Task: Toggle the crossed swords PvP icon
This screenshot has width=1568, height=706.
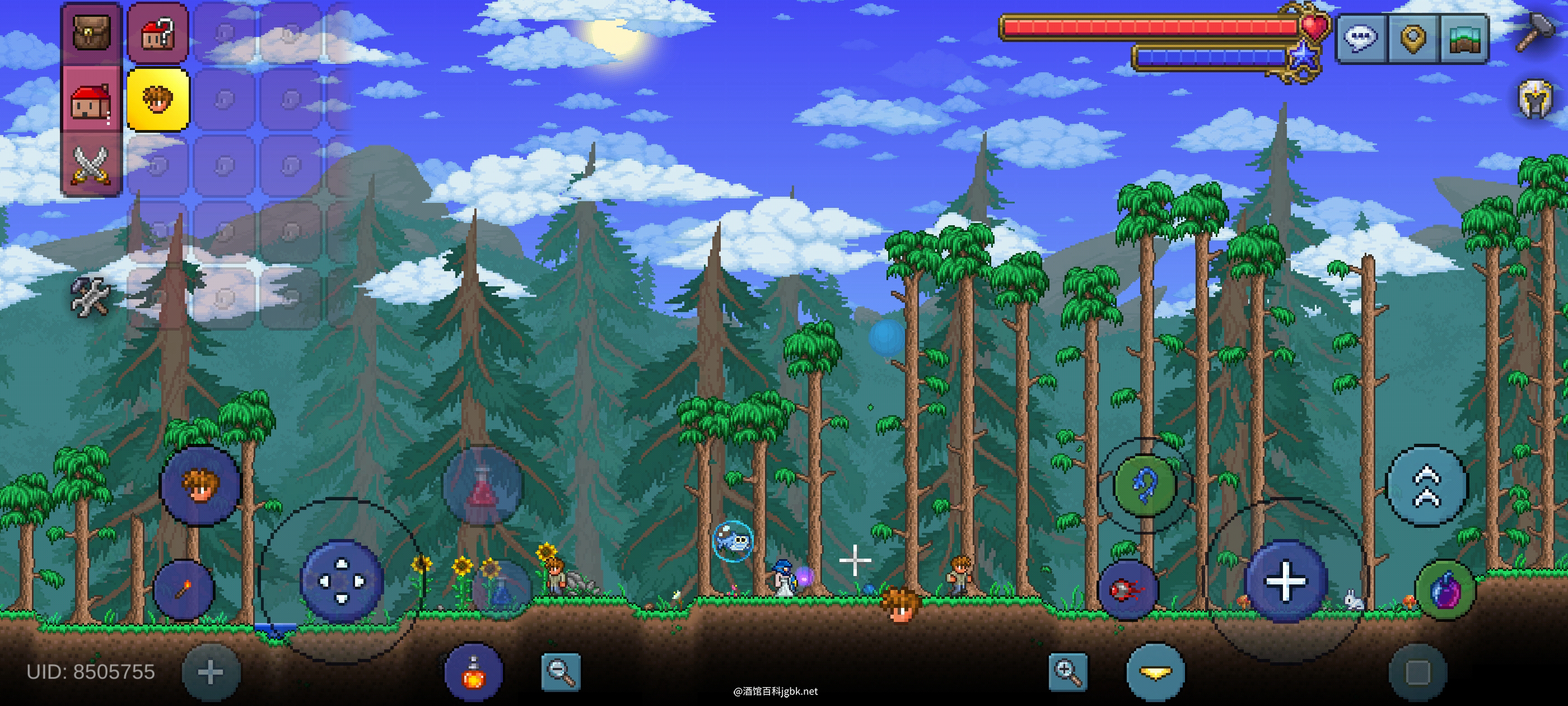Action: click(x=92, y=165)
